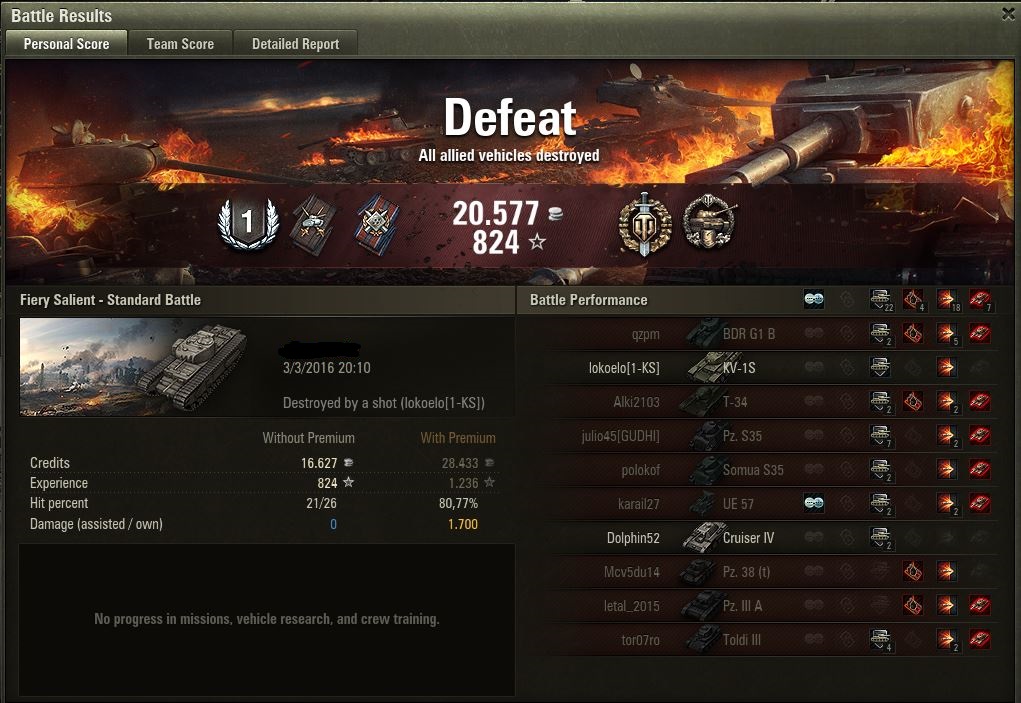The width and height of the screenshot is (1021, 703).
Task: Click the spotted binoculars icon in header
Action: [x=814, y=299]
